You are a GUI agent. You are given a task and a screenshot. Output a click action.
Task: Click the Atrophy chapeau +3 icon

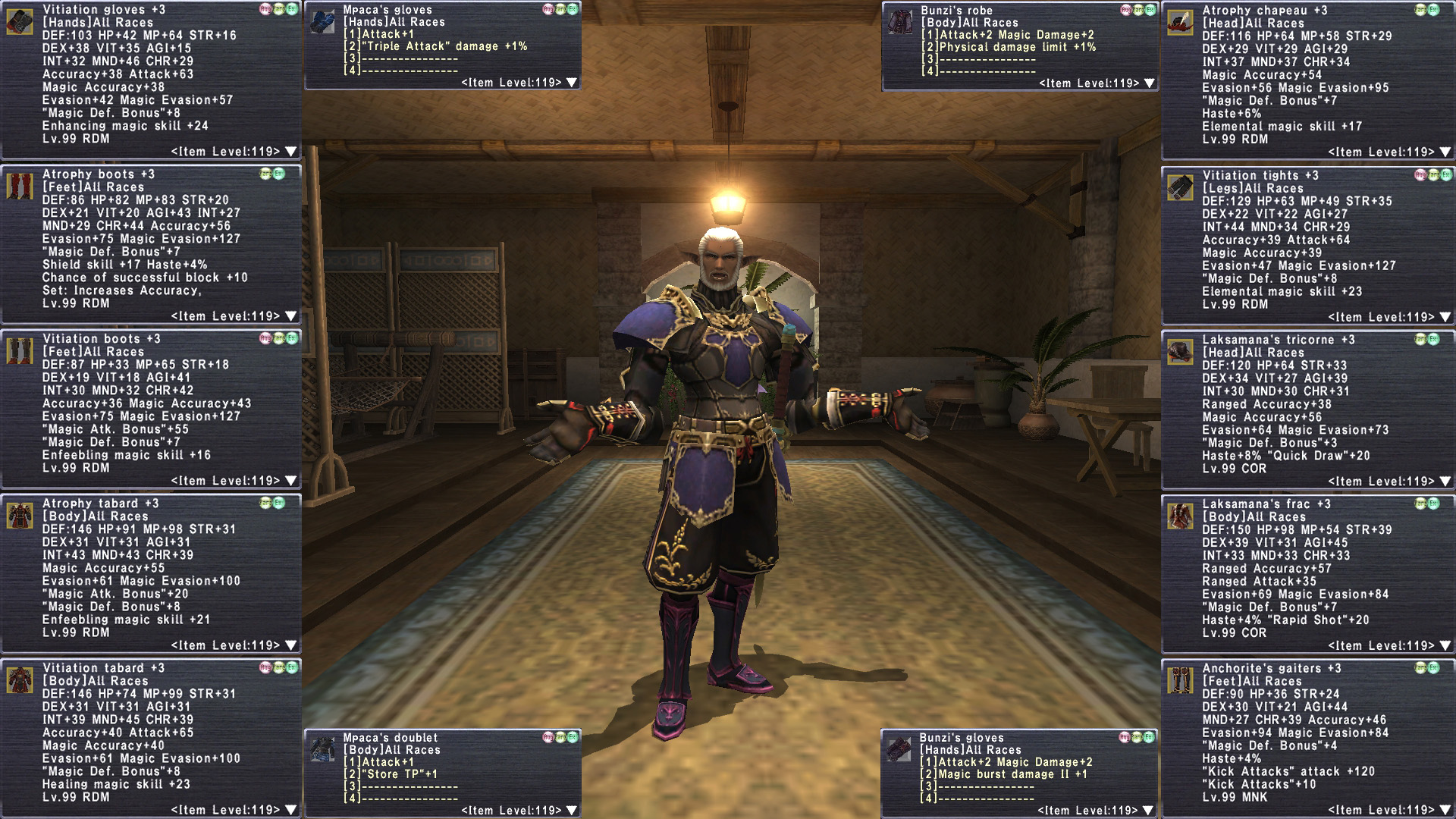(1180, 23)
